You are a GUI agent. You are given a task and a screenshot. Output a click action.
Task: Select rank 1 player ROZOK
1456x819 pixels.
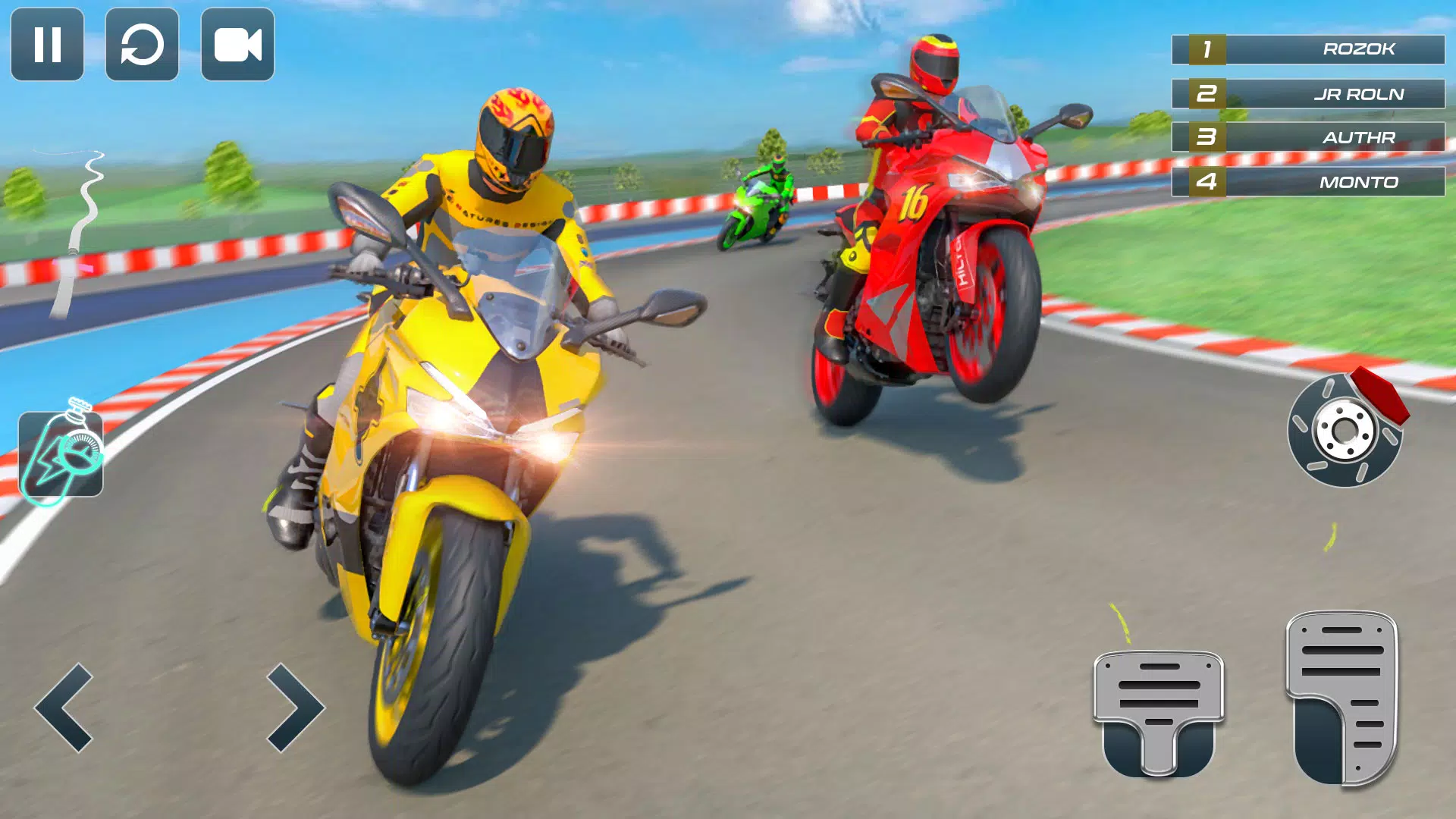click(1357, 50)
